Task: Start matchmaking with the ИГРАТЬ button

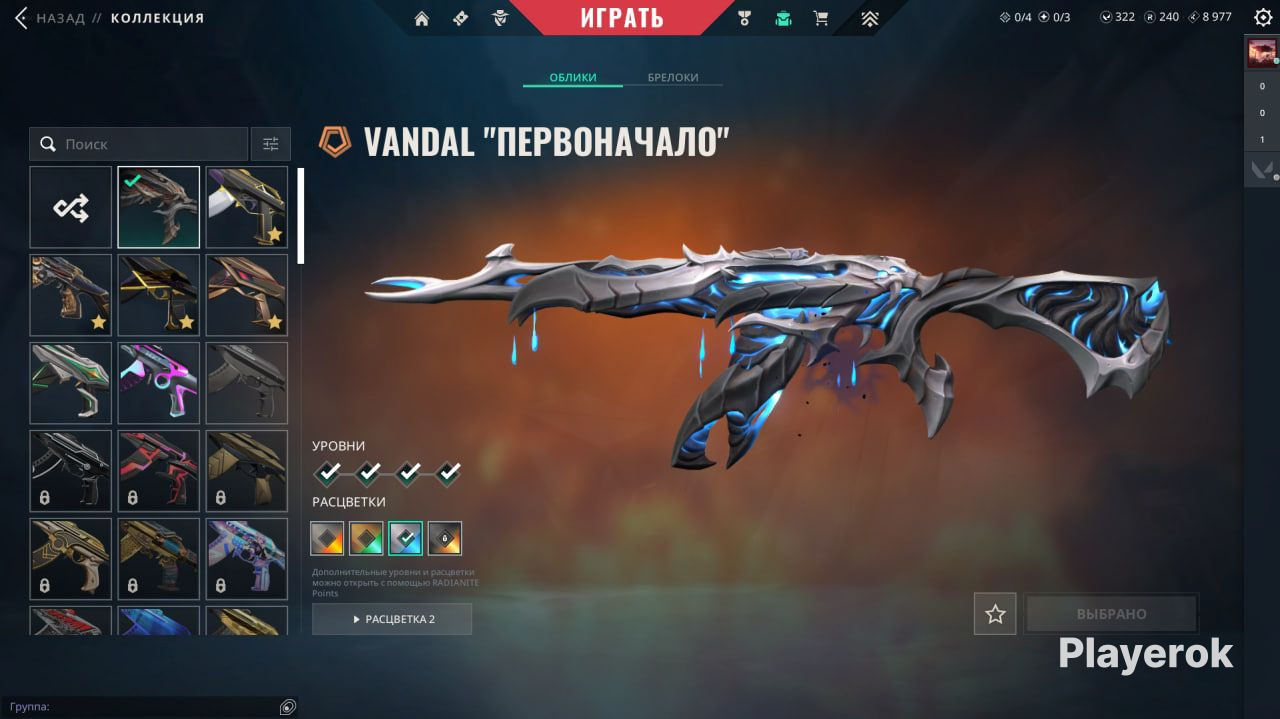Action: tap(621, 17)
